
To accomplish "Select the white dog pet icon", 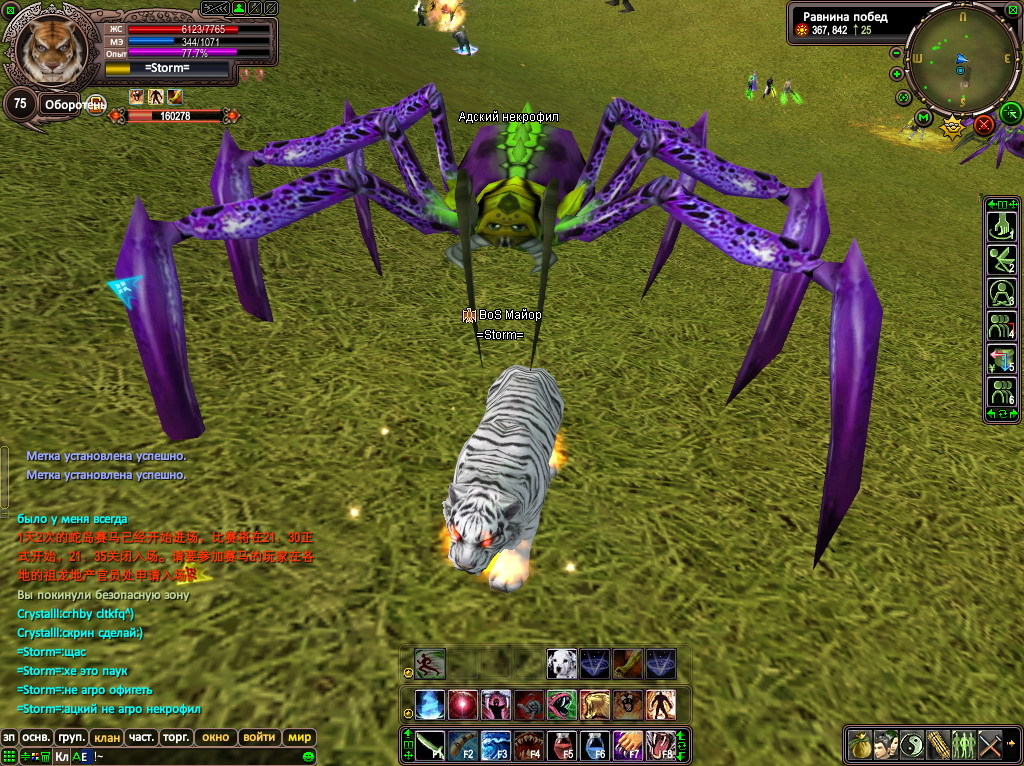I will point(562,664).
